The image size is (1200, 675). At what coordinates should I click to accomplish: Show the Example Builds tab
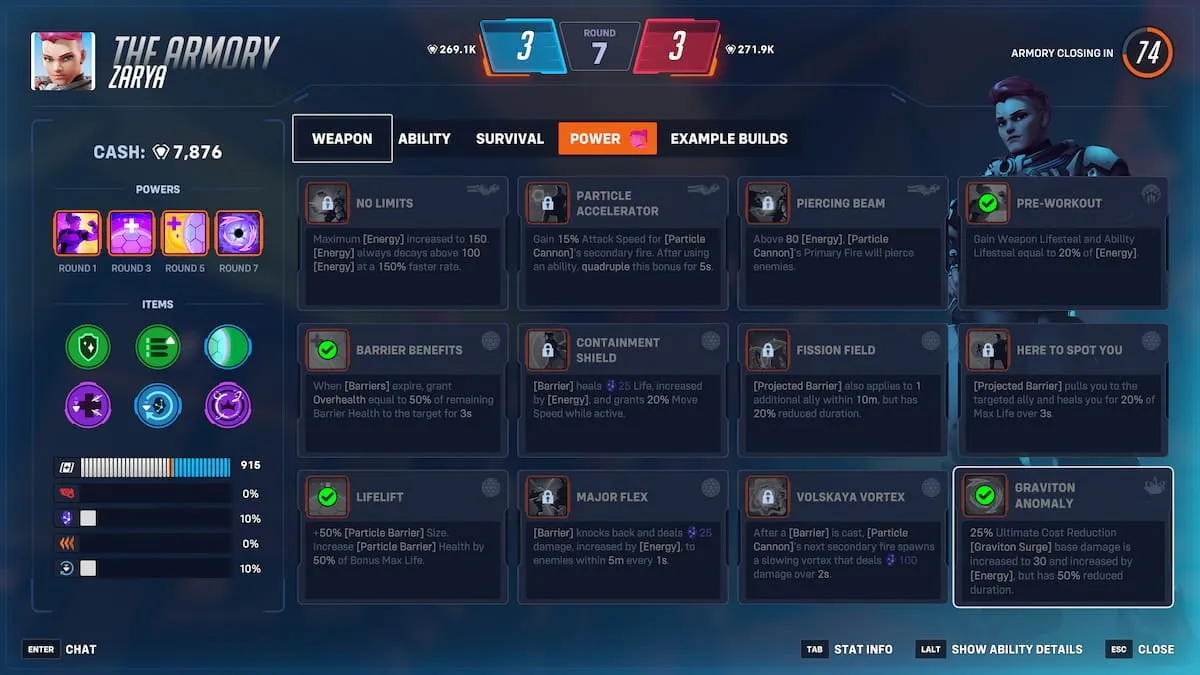point(729,139)
